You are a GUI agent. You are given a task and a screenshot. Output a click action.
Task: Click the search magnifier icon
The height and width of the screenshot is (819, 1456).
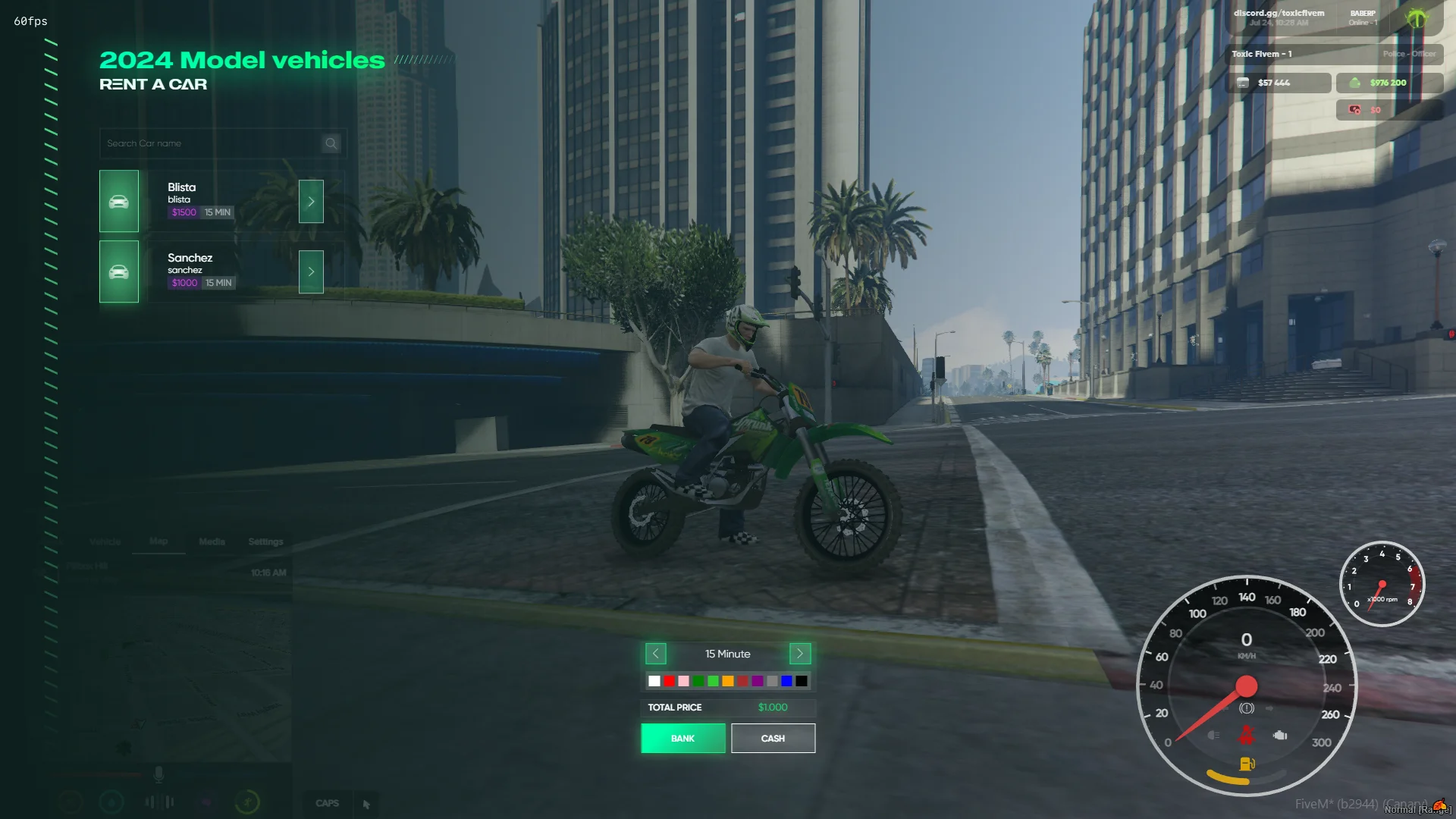point(331,143)
